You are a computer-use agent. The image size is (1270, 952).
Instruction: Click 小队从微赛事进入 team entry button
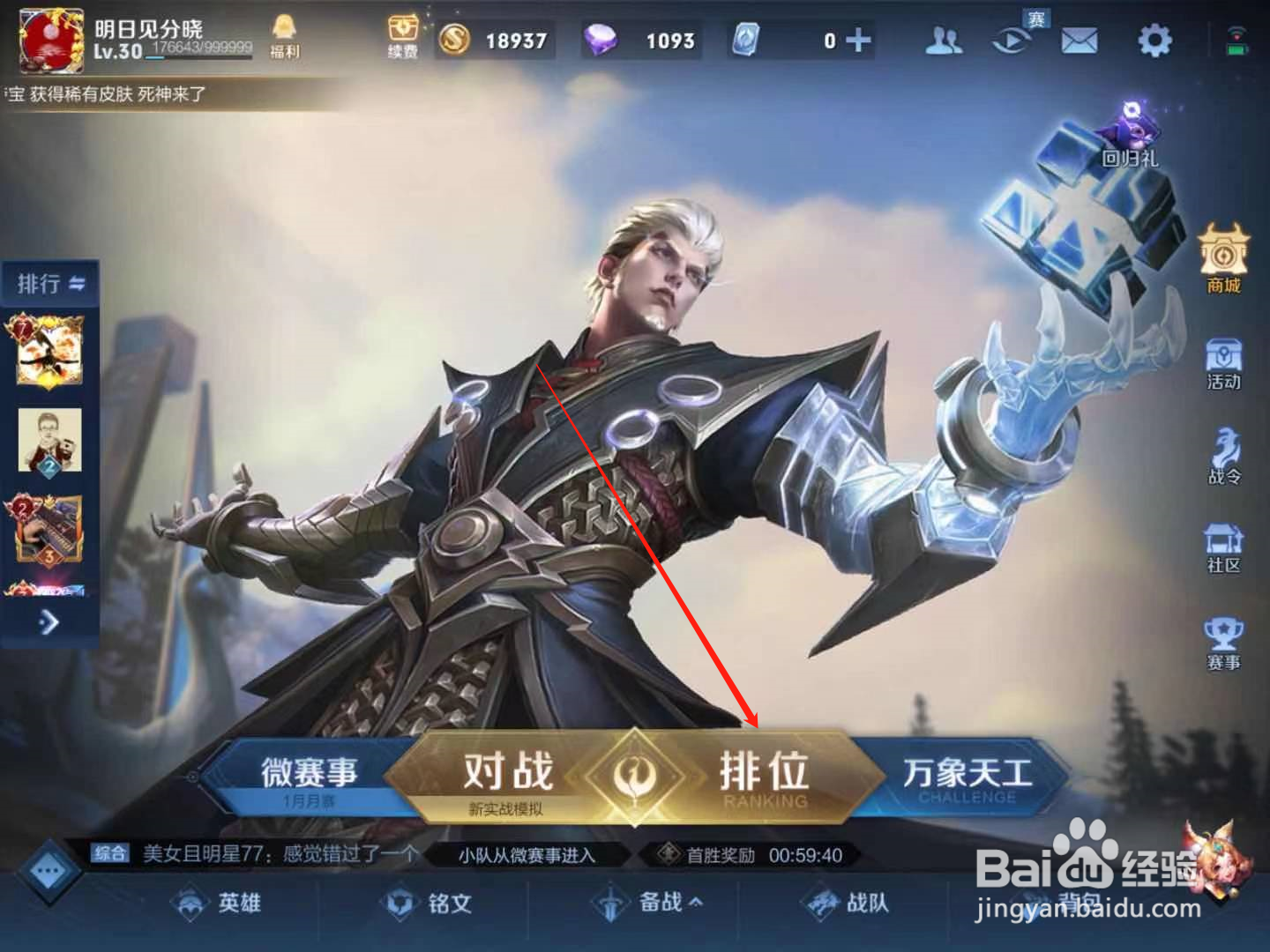[527, 853]
